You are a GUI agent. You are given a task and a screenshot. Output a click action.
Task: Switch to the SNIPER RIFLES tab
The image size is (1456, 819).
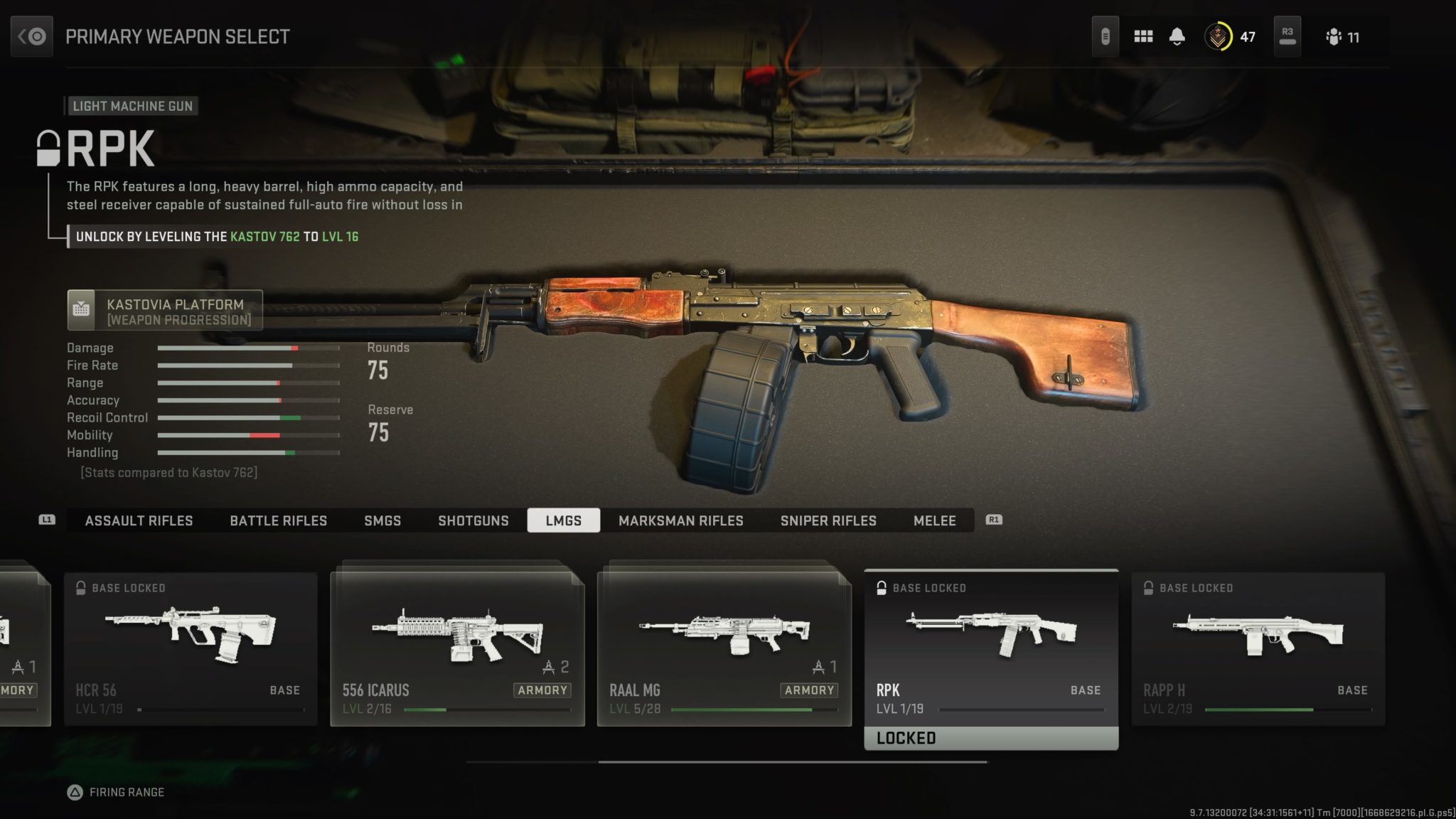[x=828, y=520]
